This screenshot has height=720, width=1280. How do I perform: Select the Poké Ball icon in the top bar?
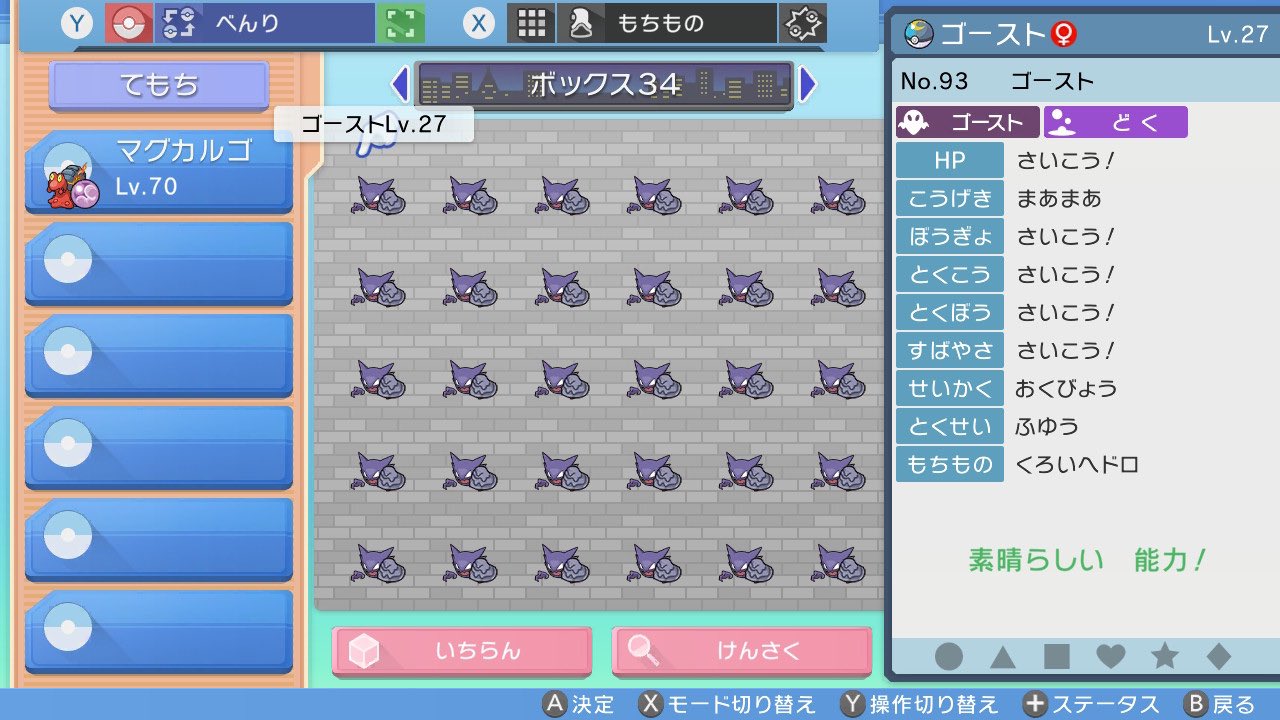tap(128, 22)
